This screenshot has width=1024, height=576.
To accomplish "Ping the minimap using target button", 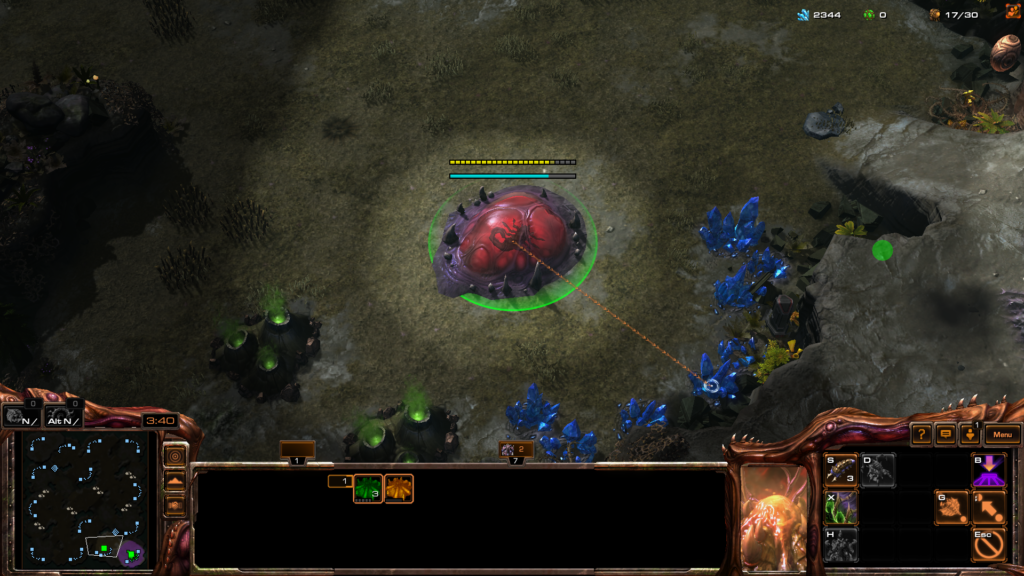I will 175,456.
